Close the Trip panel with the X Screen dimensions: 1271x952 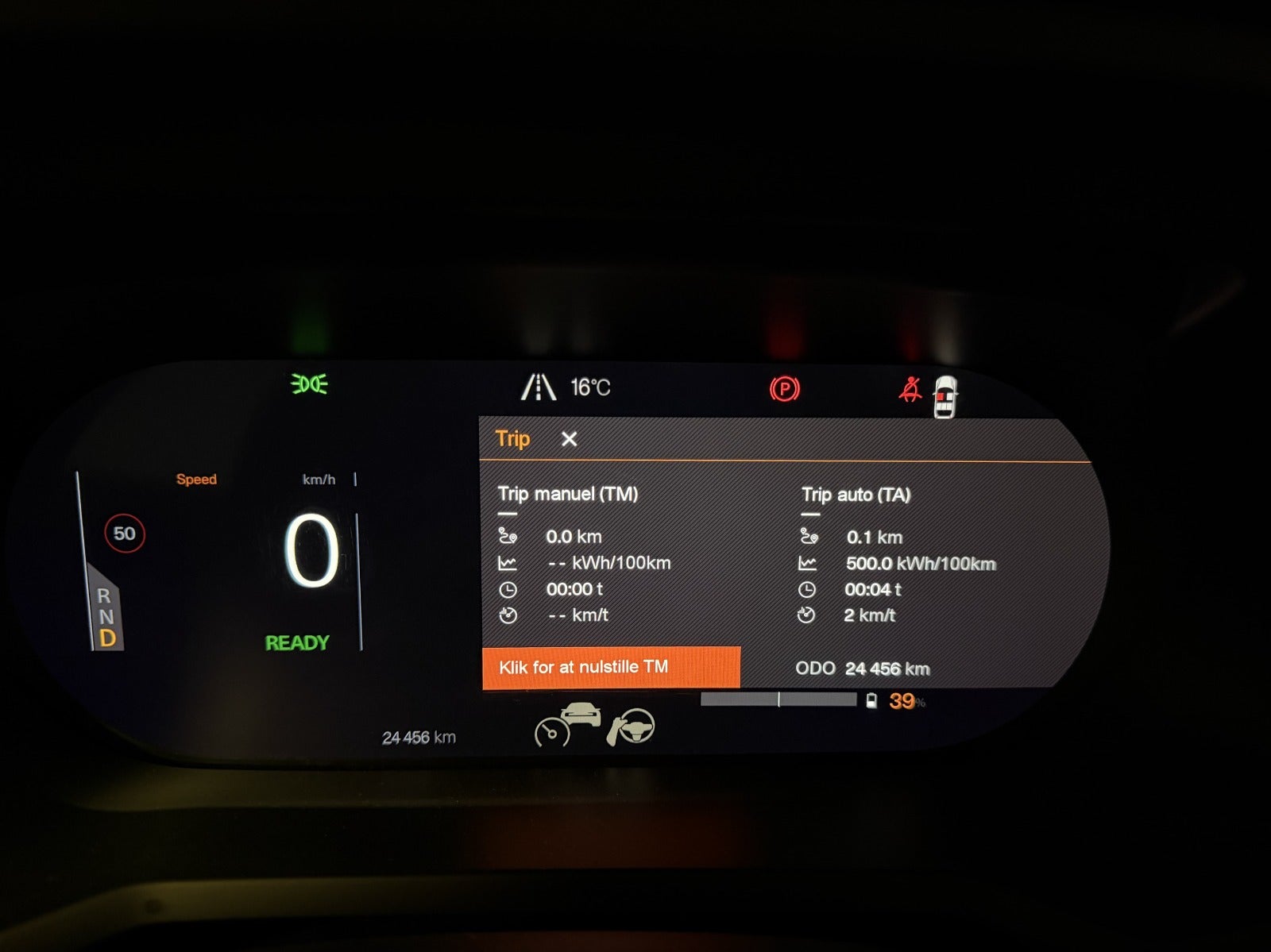[569, 439]
